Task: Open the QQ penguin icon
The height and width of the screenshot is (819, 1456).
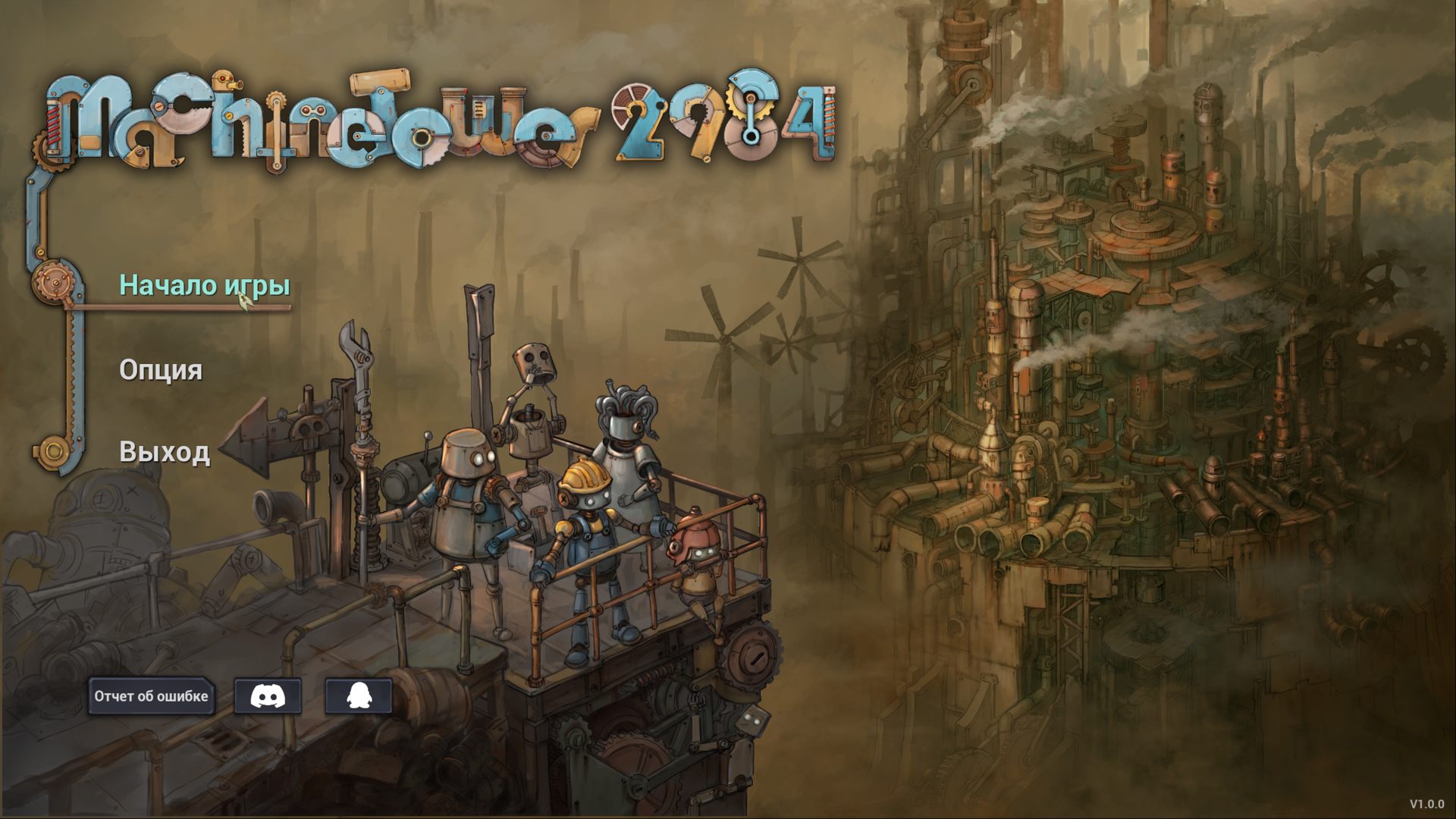Action: click(x=360, y=696)
